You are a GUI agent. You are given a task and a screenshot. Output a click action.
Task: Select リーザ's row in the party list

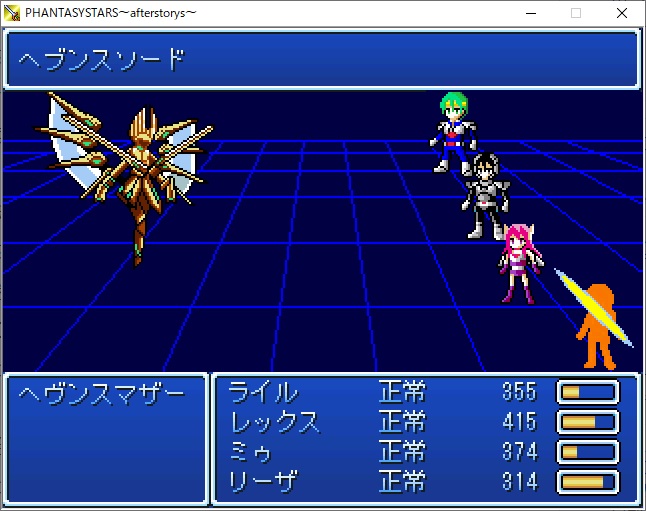pyautogui.click(x=264, y=481)
